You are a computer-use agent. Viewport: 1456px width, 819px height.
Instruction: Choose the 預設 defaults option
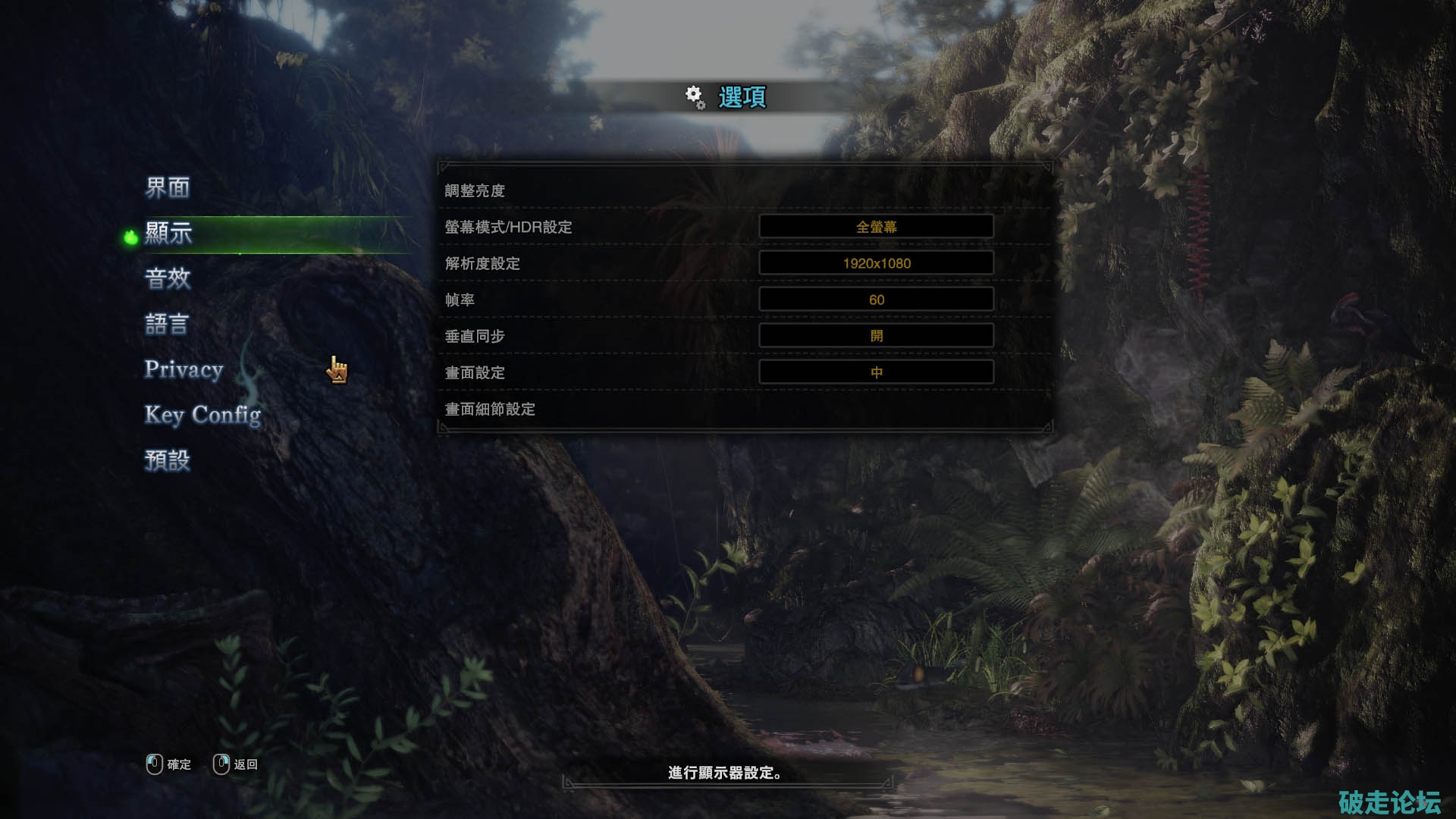pyautogui.click(x=168, y=460)
